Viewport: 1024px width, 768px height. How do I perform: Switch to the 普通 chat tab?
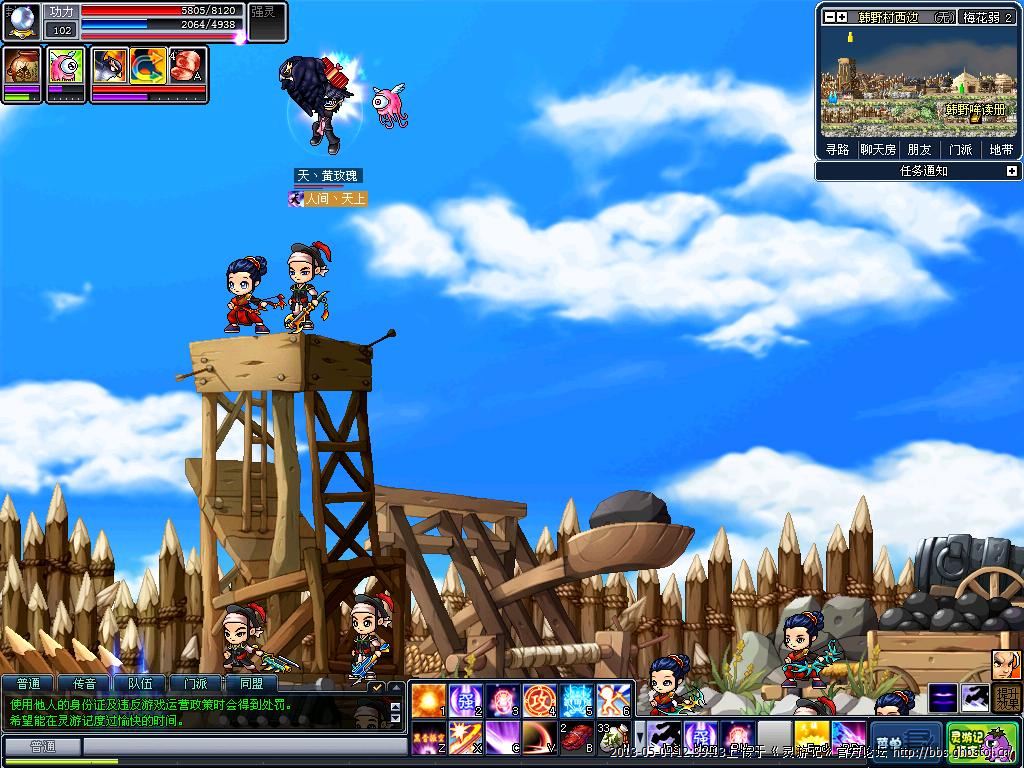pos(28,684)
